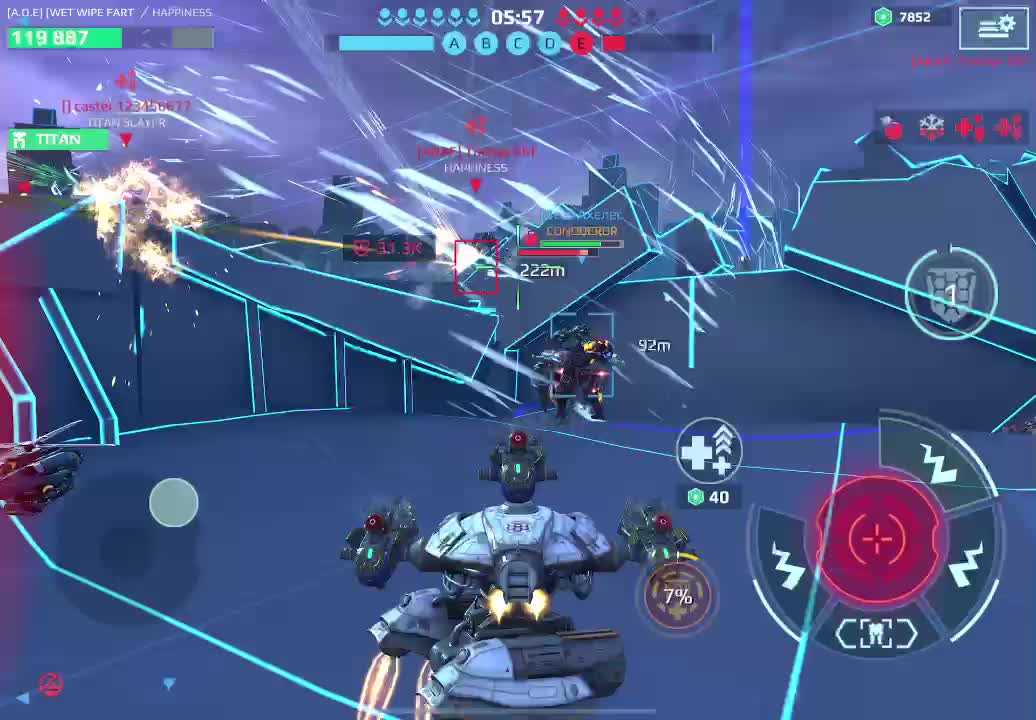Tap the red crosshair fire button
The height and width of the screenshot is (720, 1036).
click(877, 539)
